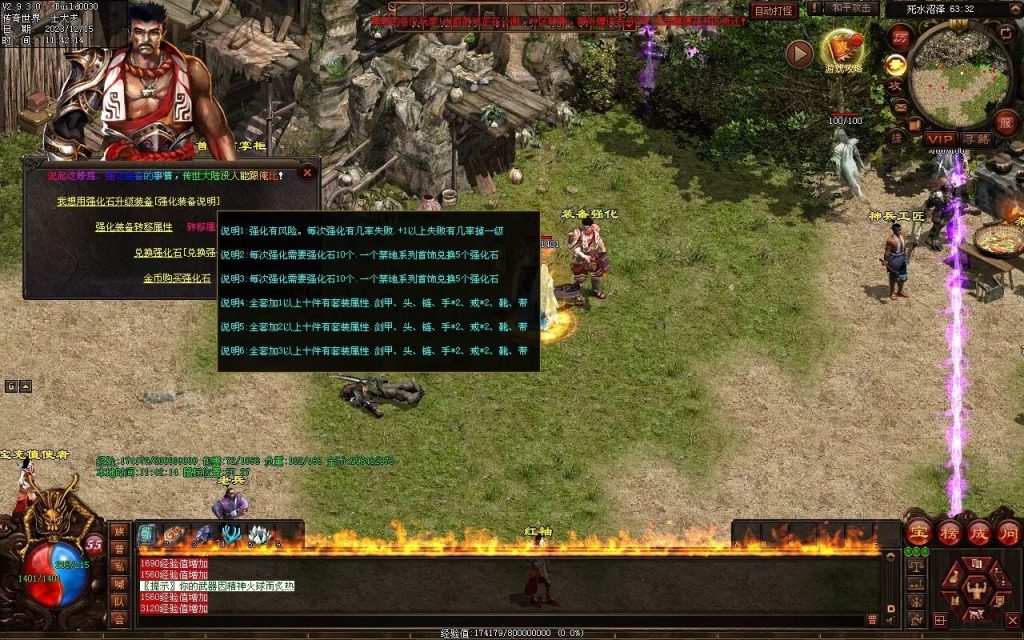Activate 寻路 pathfinding button
Viewport: 1024px width, 640px height.
pyautogui.click(x=977, y=139)
